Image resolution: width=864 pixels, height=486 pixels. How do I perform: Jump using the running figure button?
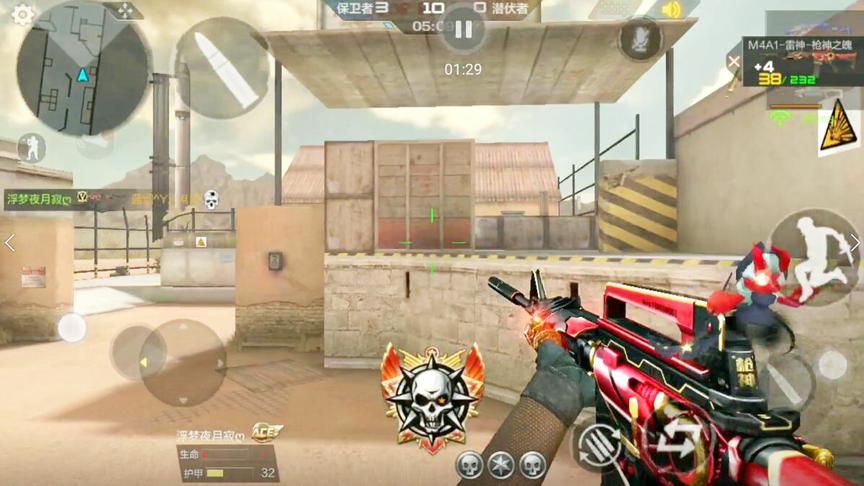tap(815, 255)
